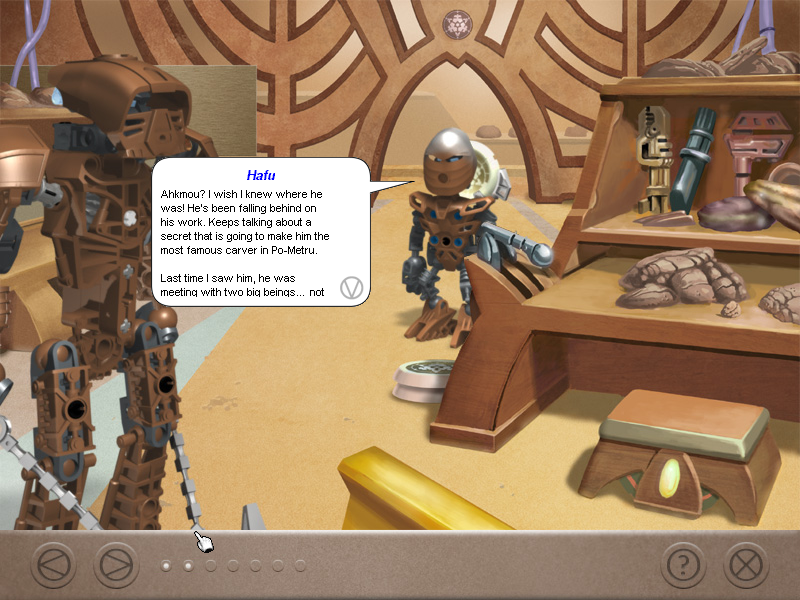The width and height of the screenshot is (800, 600).
Task: Go back with the left arrow button
Action: 53,566
